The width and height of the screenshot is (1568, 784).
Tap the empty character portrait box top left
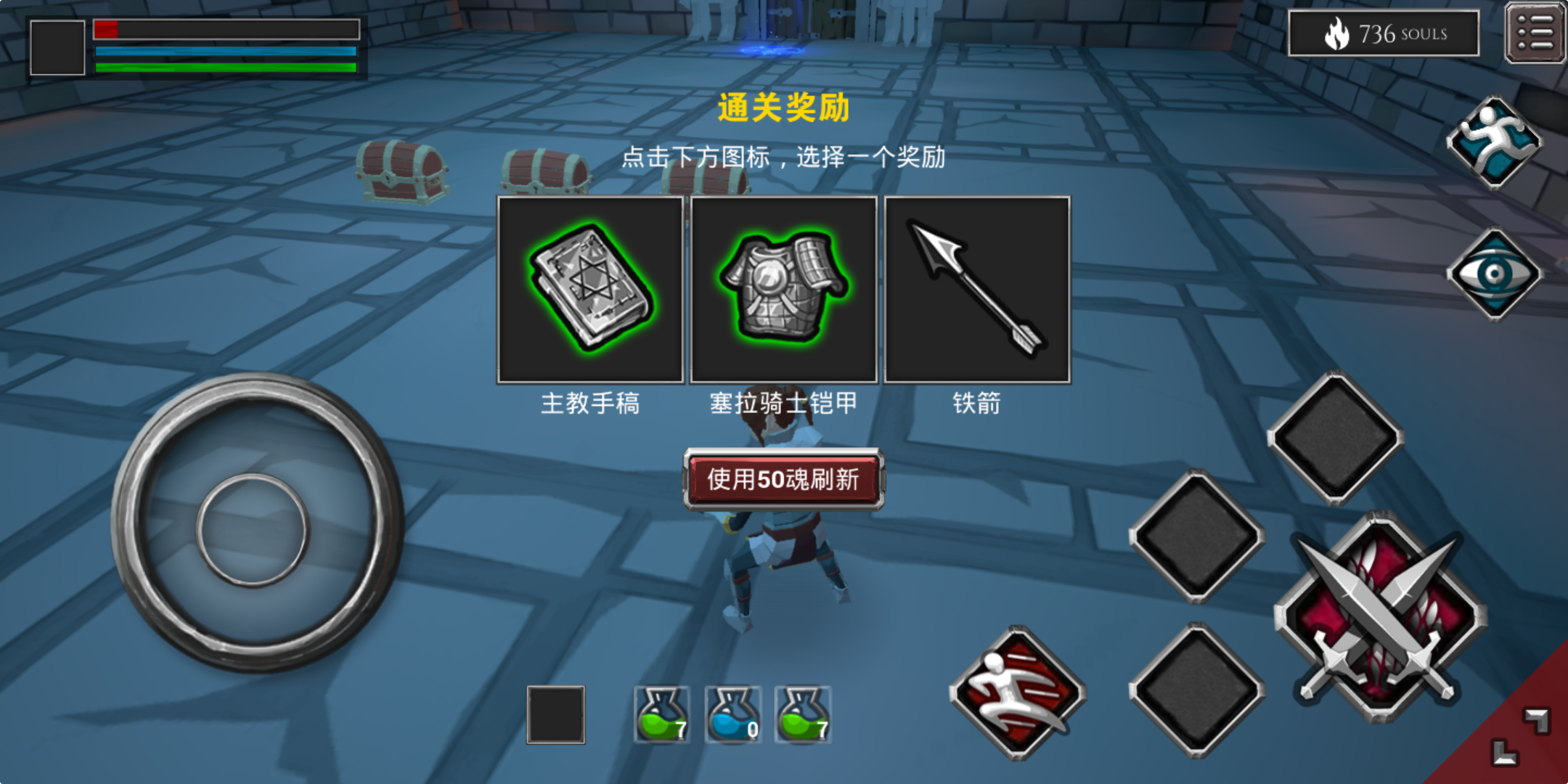[x=57, y=47]
